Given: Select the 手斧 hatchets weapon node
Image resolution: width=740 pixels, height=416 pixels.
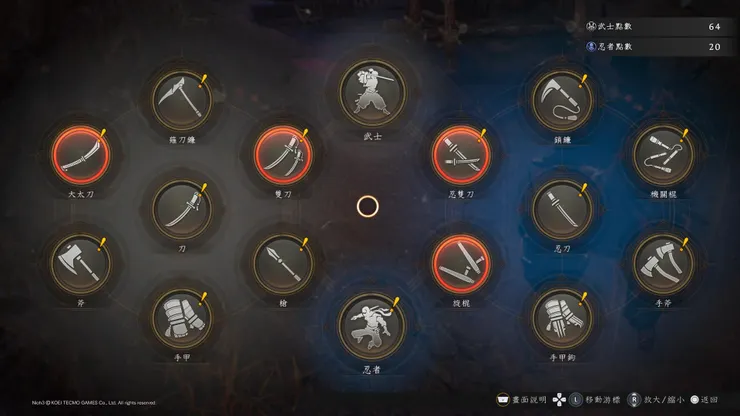Looking at the screenshot, I should point(663,262).
